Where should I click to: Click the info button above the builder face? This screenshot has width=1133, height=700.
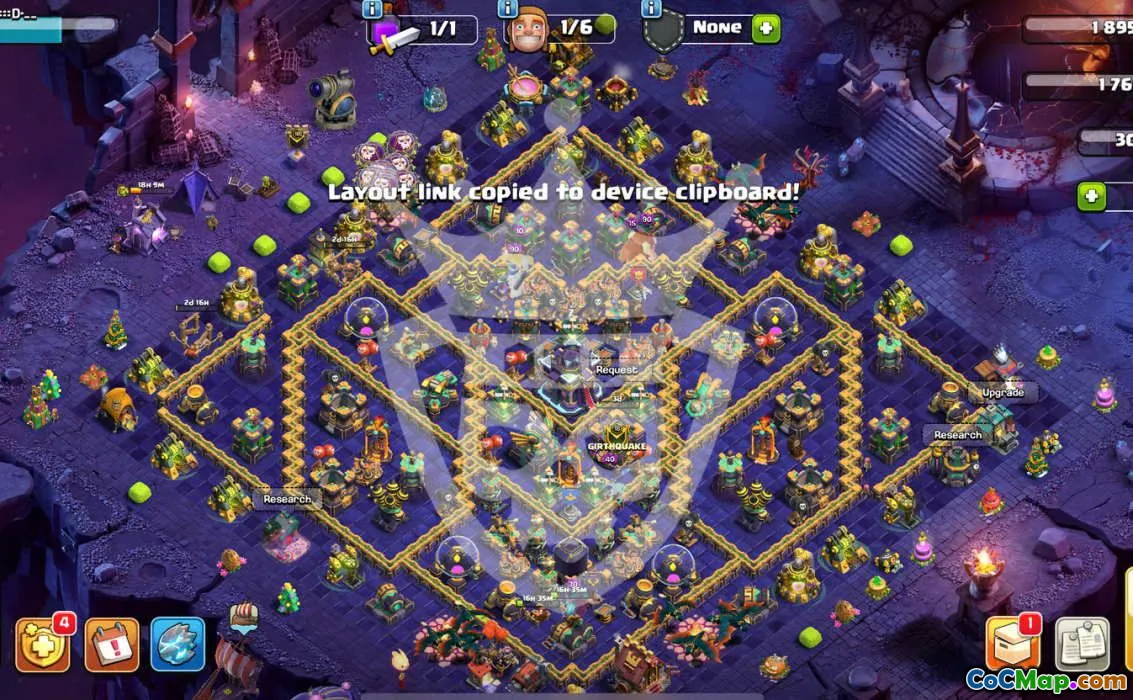[x=506, y=10]
